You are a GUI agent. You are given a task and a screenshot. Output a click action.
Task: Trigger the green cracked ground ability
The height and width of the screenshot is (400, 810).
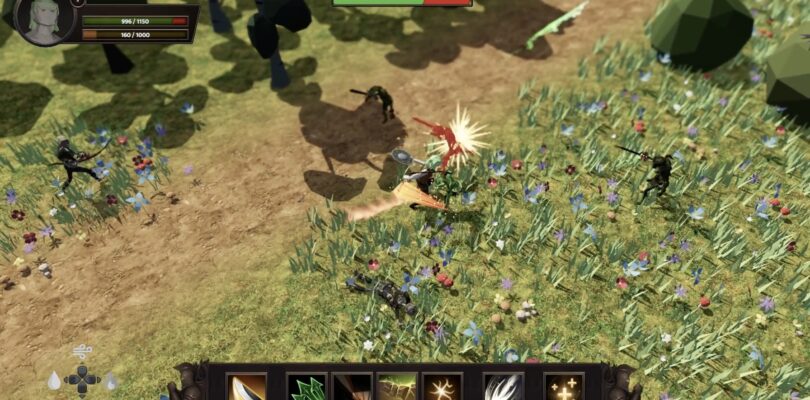coord(398,387)
